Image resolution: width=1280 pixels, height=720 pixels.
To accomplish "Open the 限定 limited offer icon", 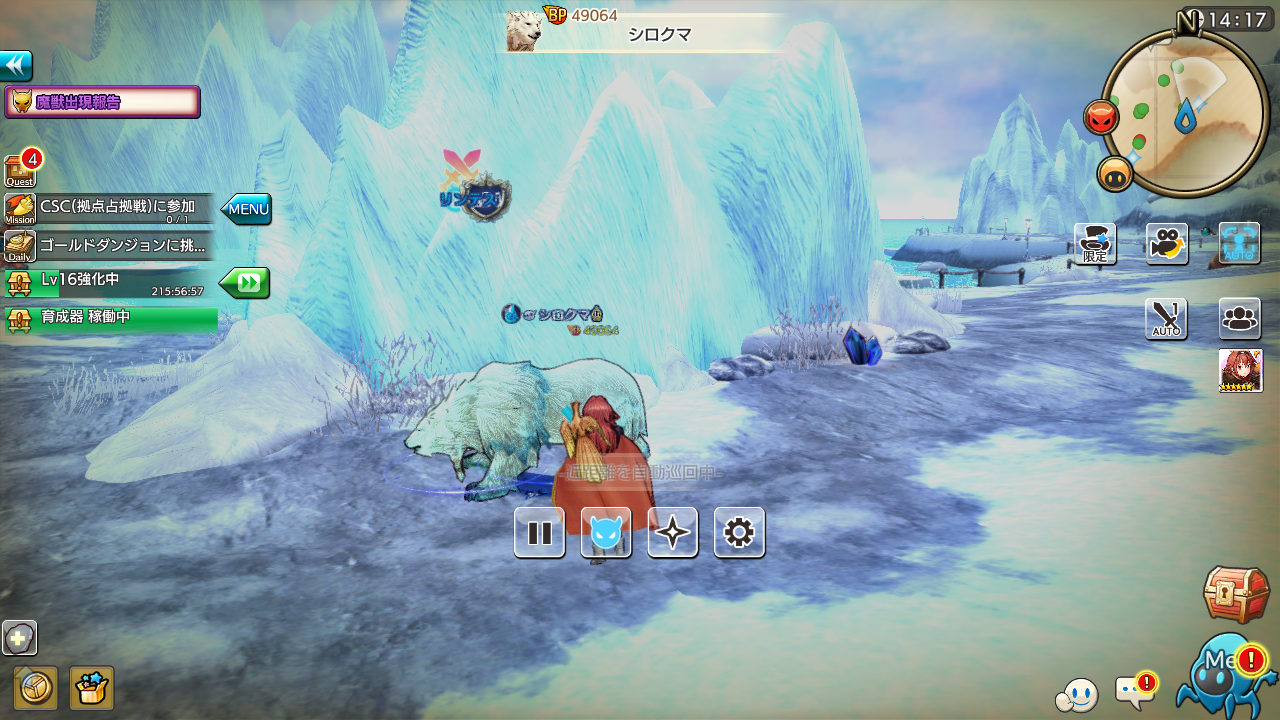I will (1095, 244).
